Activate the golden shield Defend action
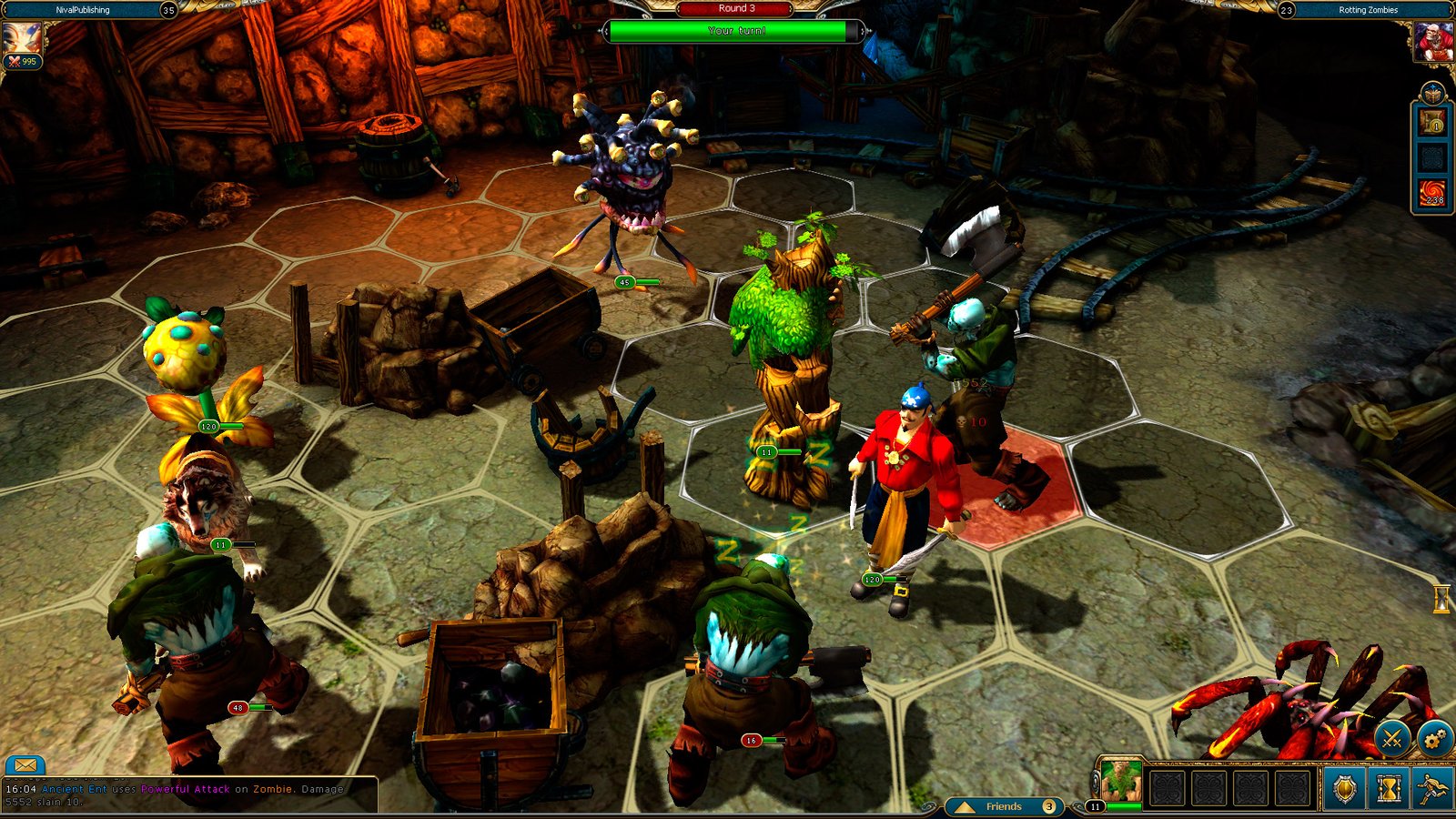The height and width of the screenshot is (819, 1456). point(1344,788)
